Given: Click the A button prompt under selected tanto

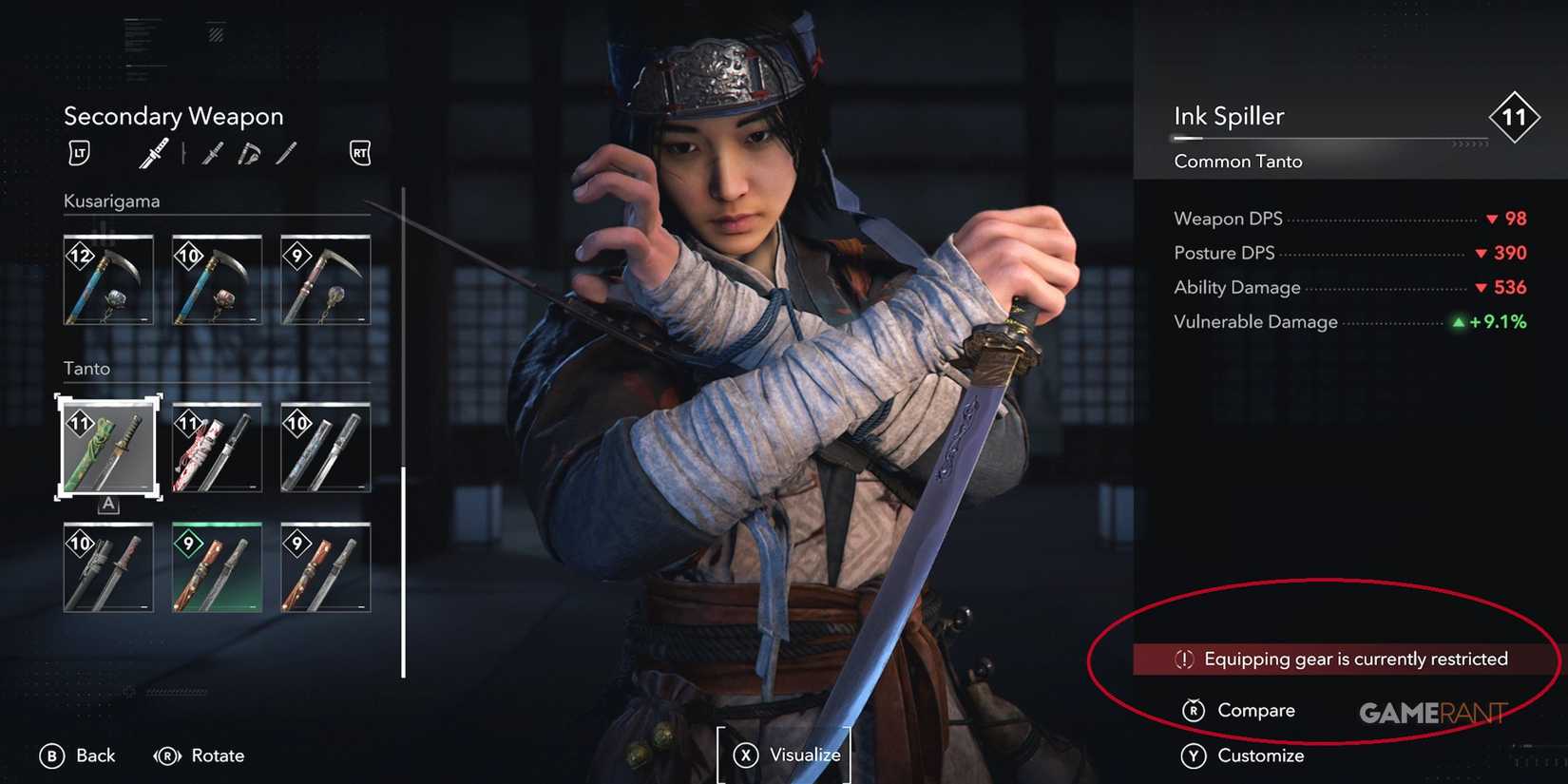Looking at the screenshot, I should (x=108, y=506).
